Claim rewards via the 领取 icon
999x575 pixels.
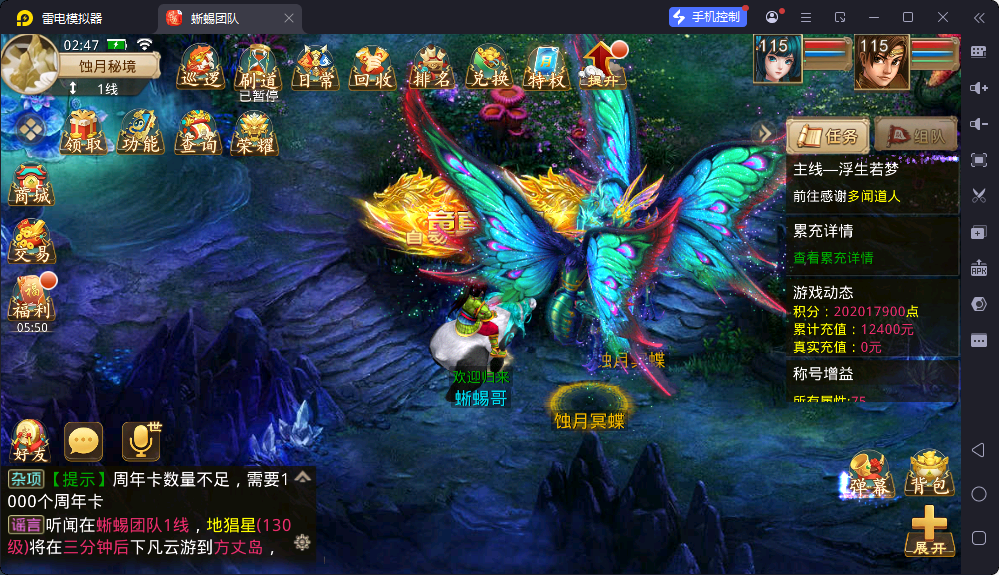pyautogui.click(x=85, y=131)
